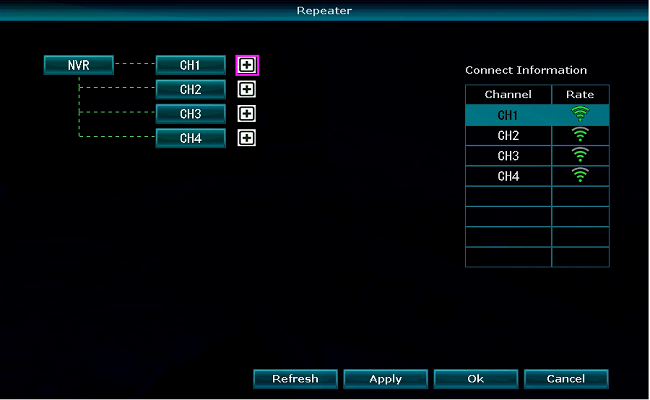Apply the repeater settings

[x=386, y=379]
